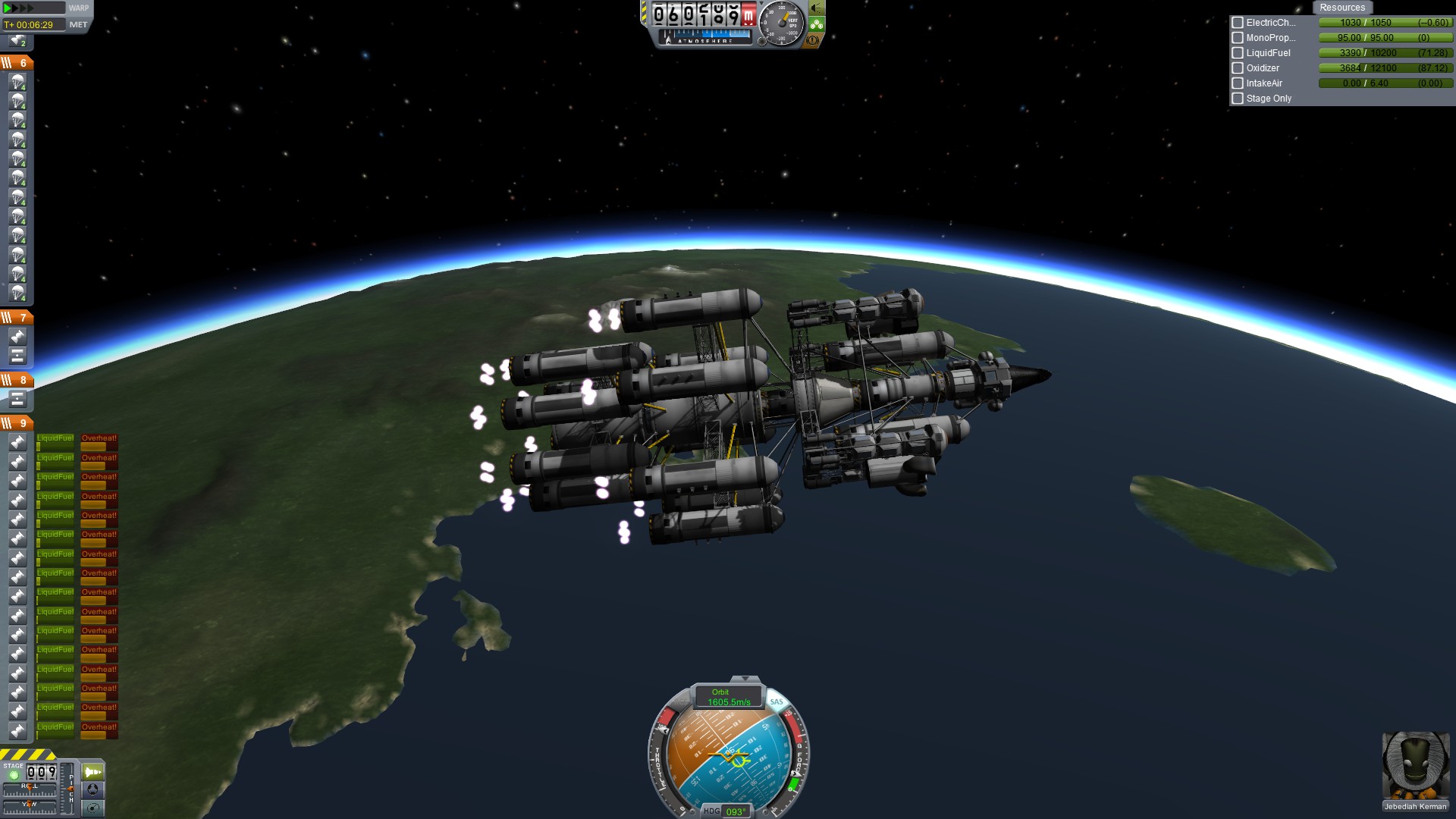1456x819 pixels.
Task: Toggle the Stage Only checkbox
Action: point(1238,99)
